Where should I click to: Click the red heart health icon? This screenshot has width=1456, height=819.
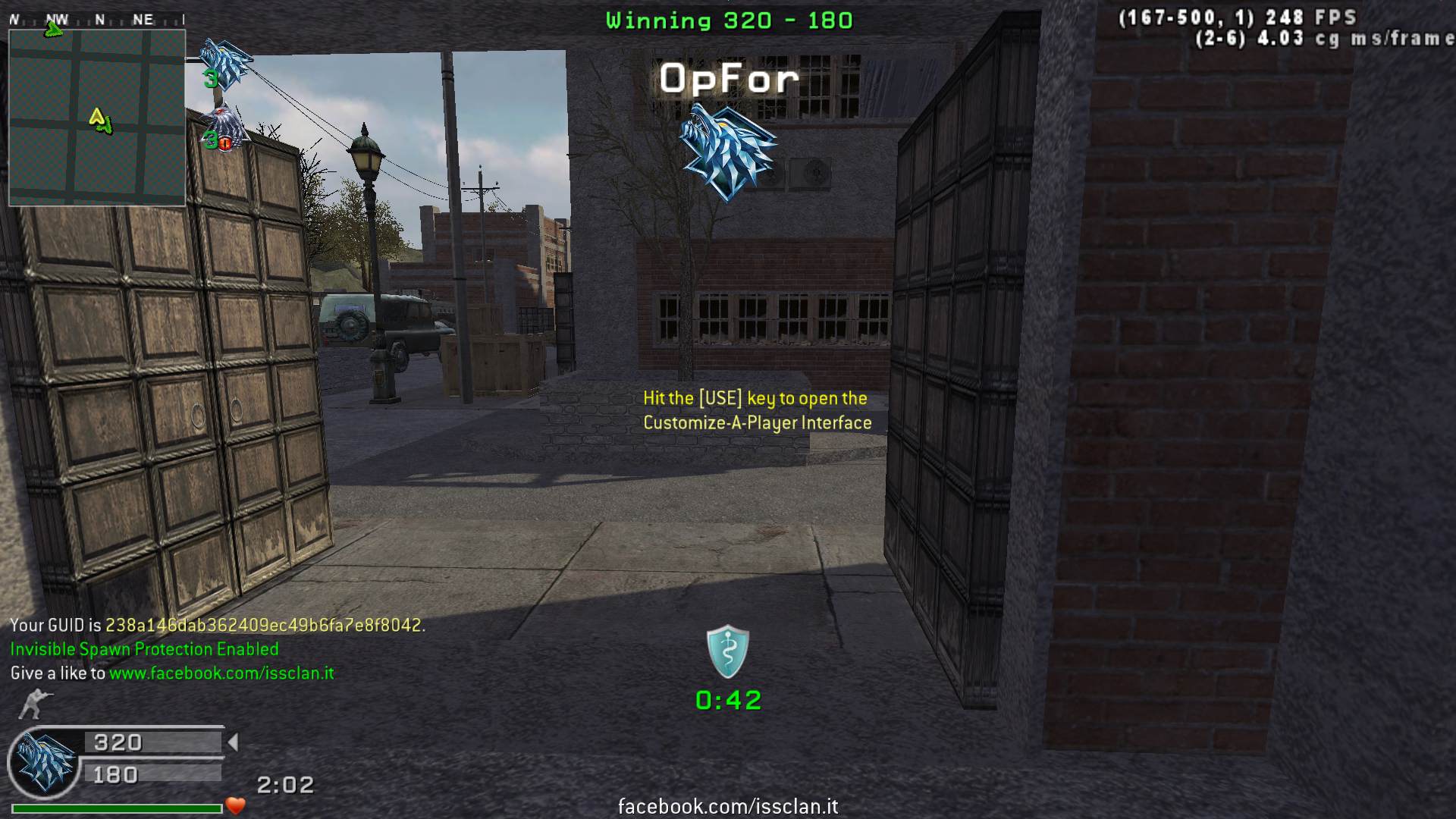pos(236,806)
